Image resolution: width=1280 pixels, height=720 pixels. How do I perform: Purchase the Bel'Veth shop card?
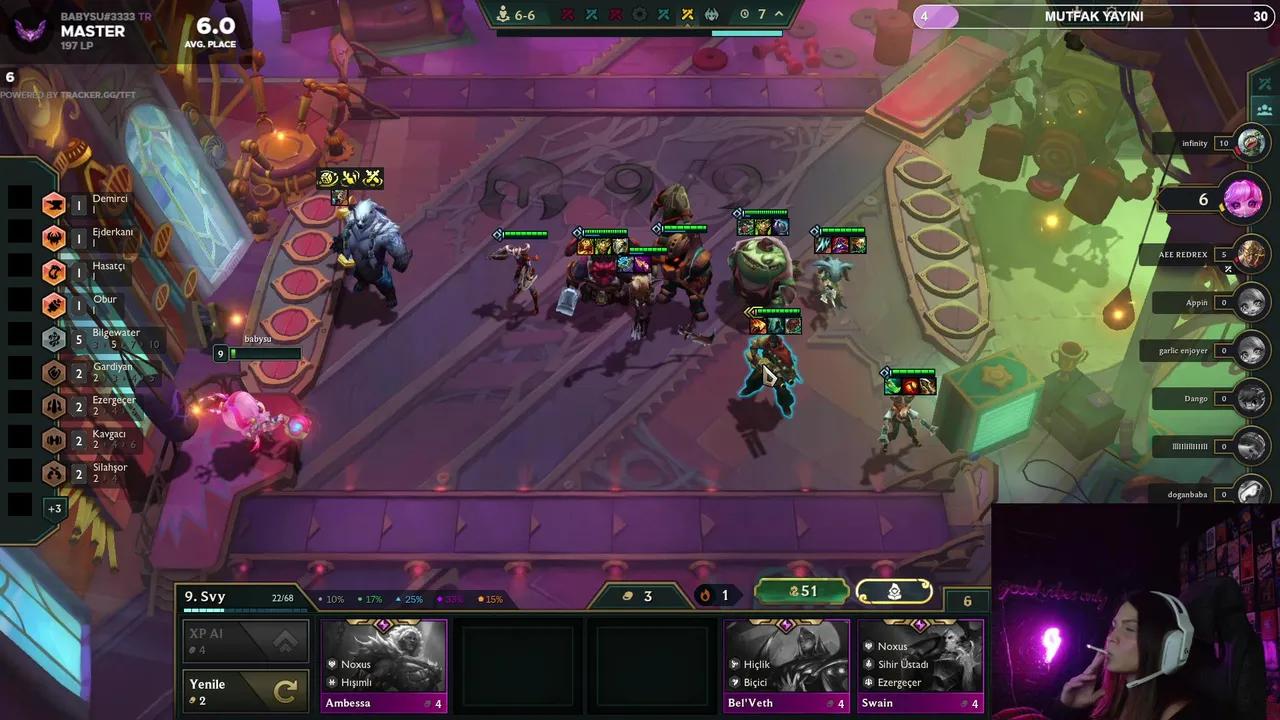(786, 664)
